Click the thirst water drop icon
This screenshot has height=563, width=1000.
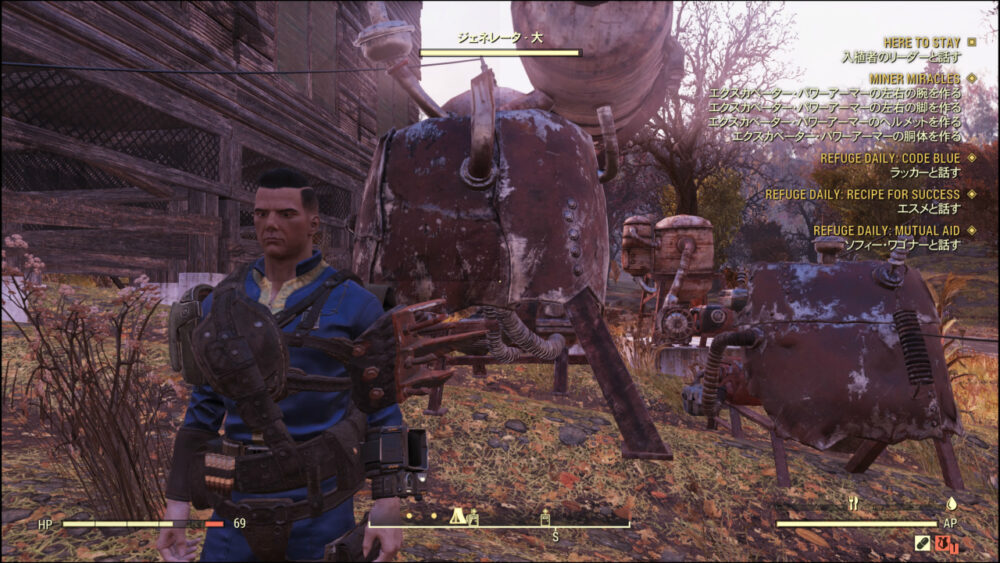951,504
